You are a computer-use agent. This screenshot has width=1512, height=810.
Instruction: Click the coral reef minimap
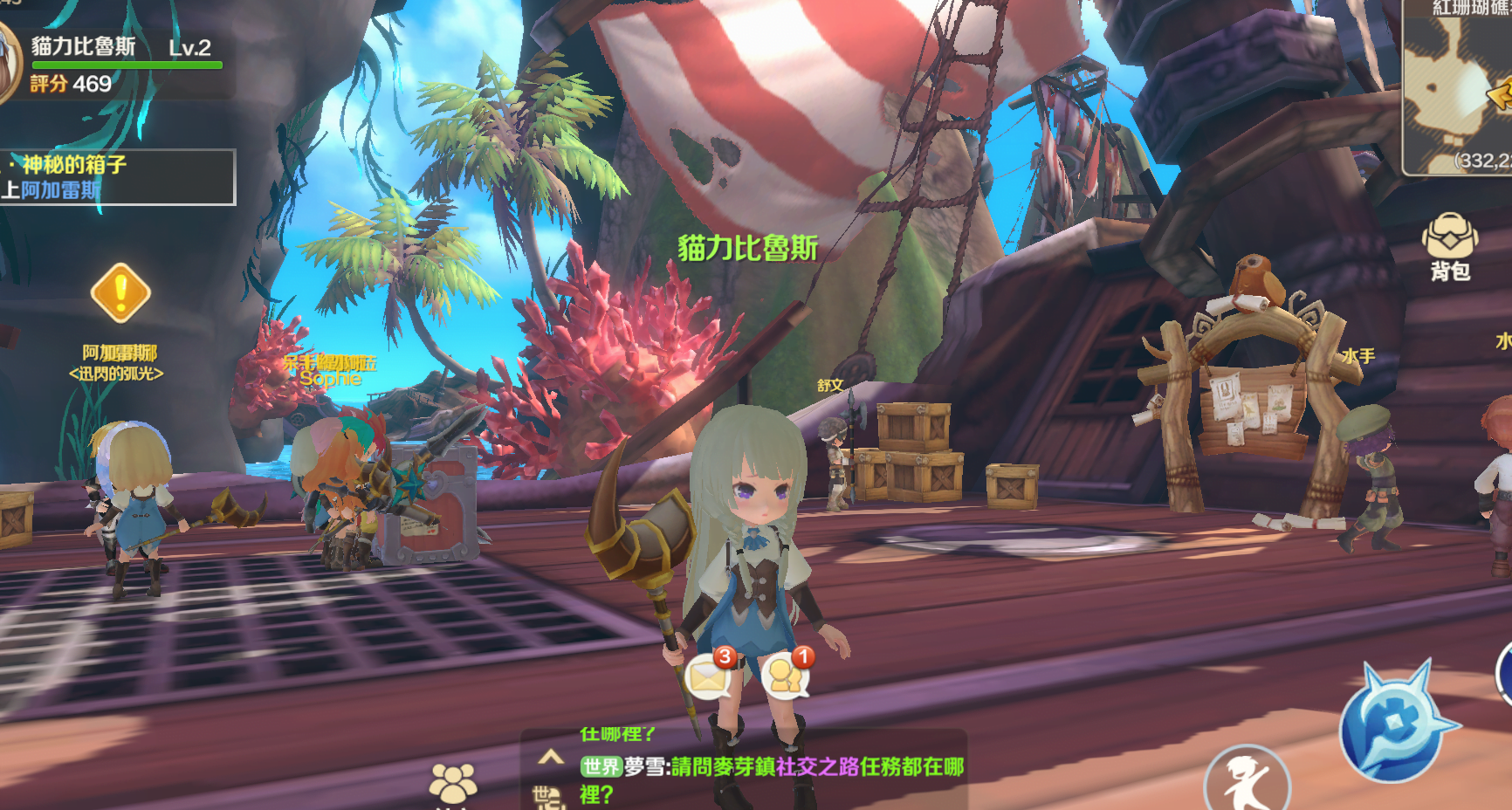(x=1458, y=87)
